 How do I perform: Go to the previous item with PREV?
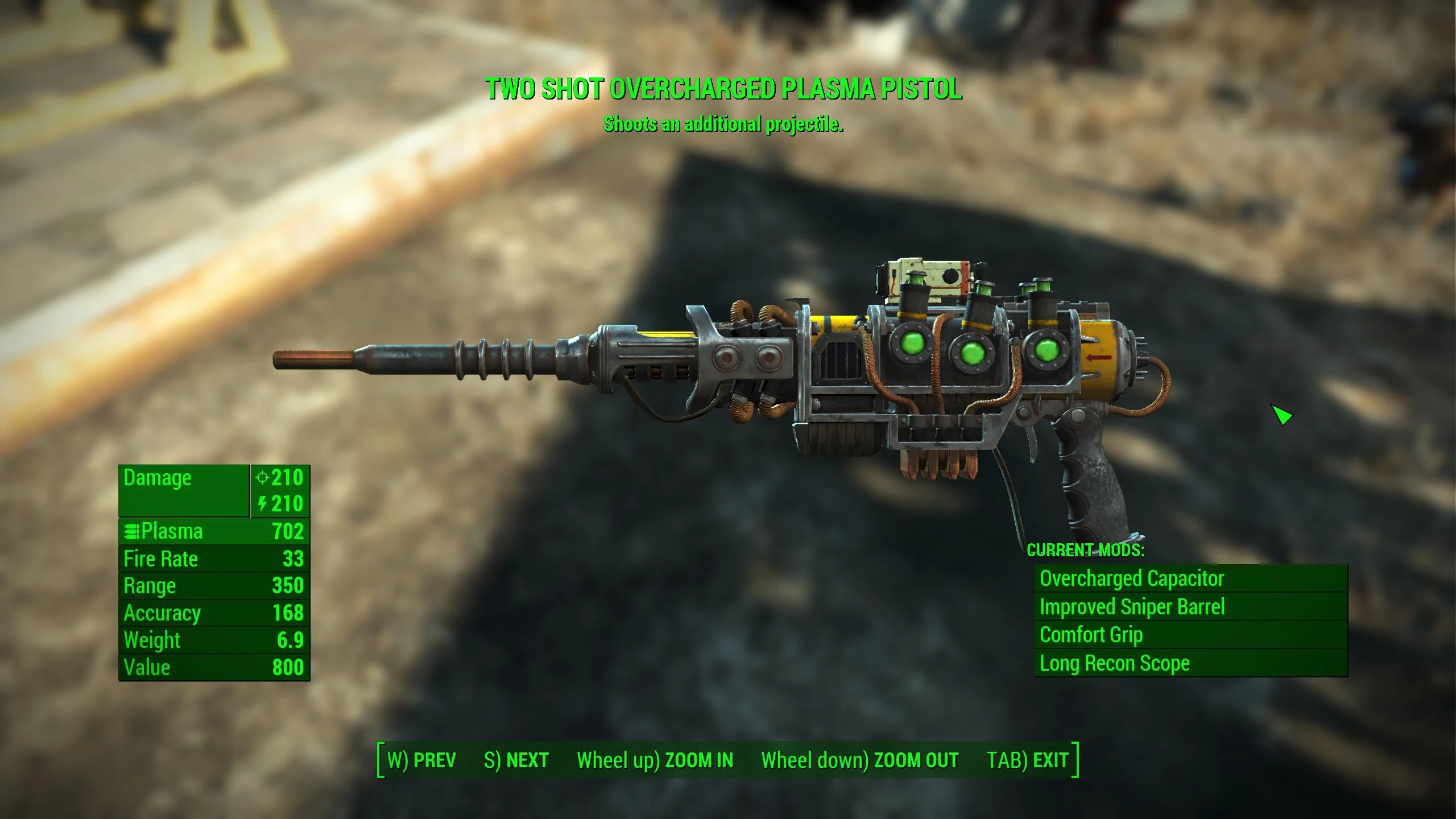(421, 760)
